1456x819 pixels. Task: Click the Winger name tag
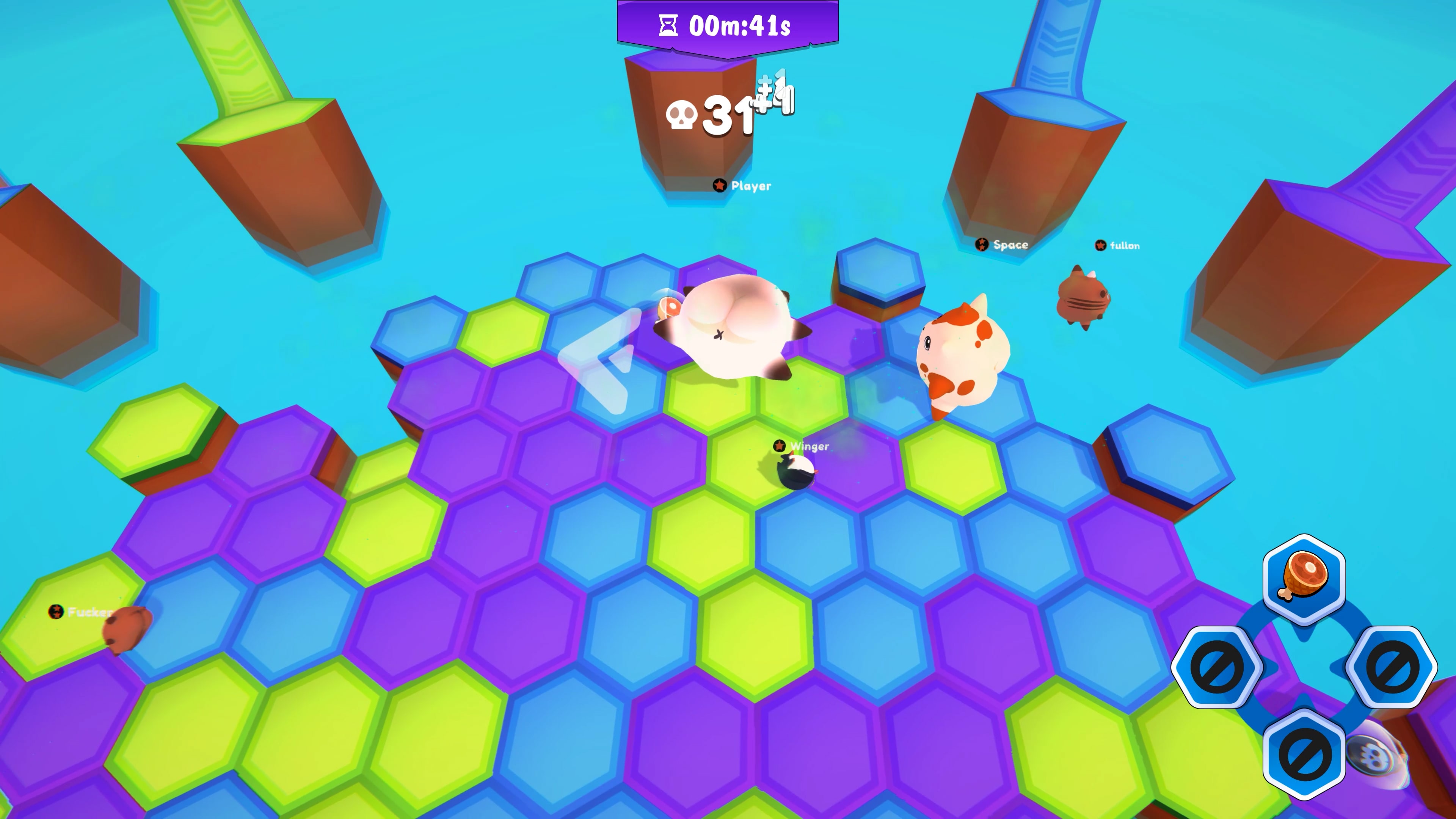[x=811, y=446]
